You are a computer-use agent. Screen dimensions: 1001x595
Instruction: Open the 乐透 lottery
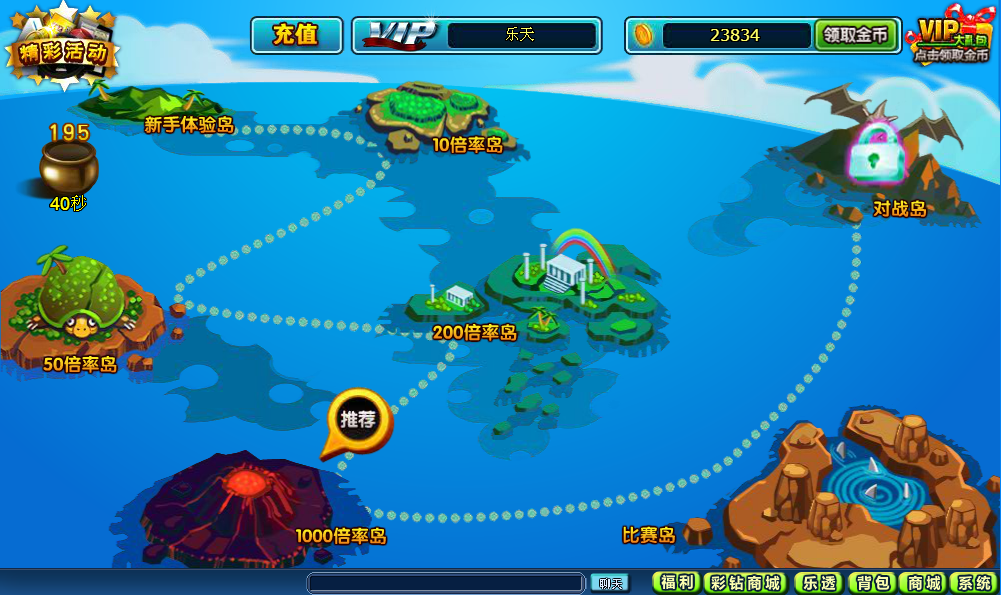(x=819, y=583)
